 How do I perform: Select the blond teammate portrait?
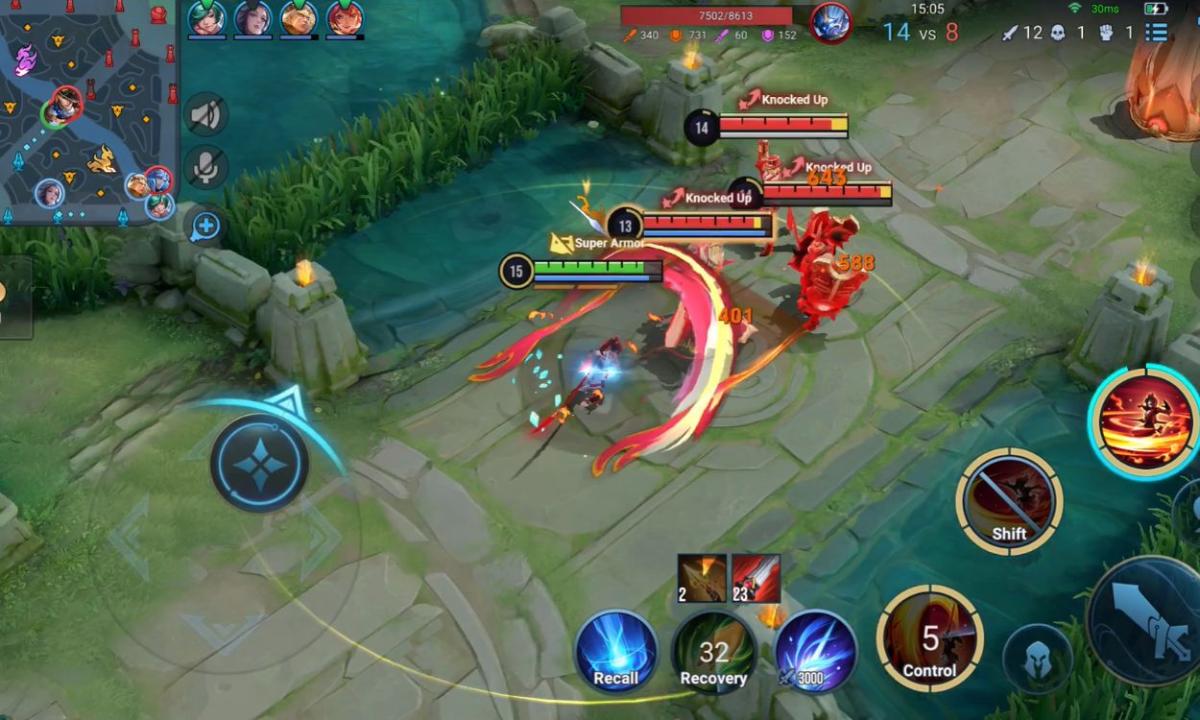[x=298, y=18]
